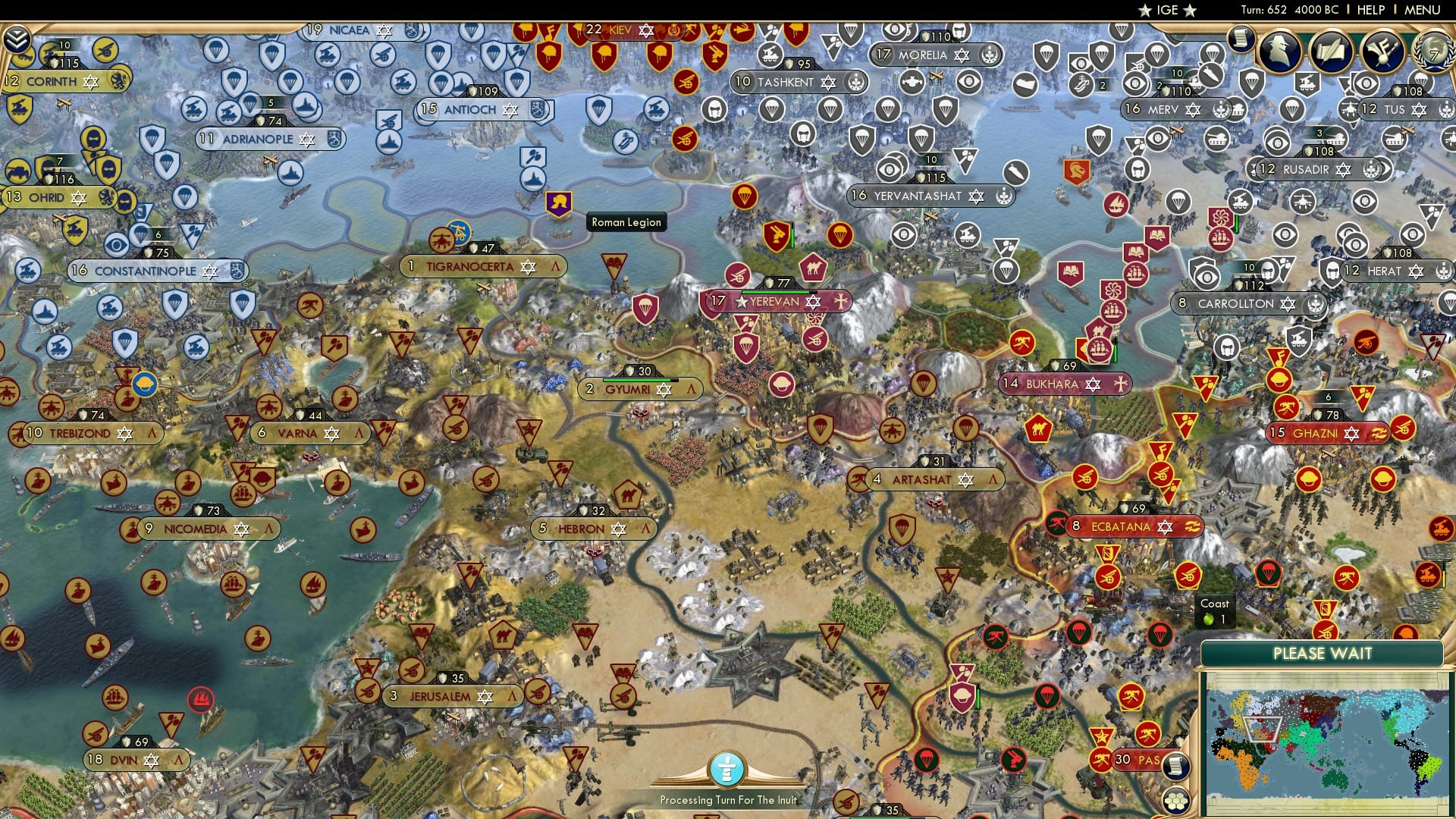Select the Roman Legion banner flag
Image resolution: width=1456 pixels, height=819 pixels.
[559, 203]
